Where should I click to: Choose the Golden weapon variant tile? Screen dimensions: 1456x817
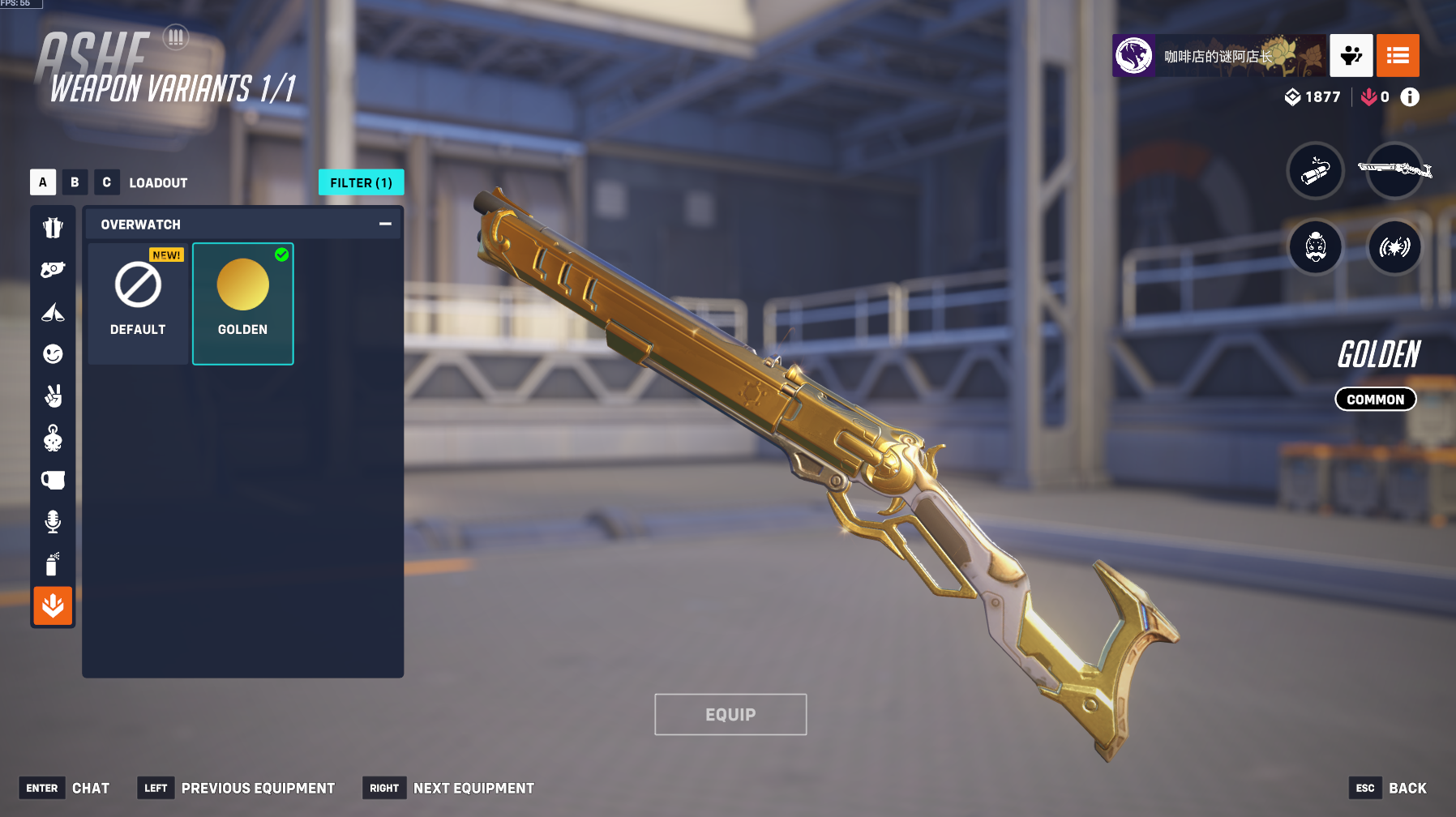pyautogui.click(x=242, y=303)
